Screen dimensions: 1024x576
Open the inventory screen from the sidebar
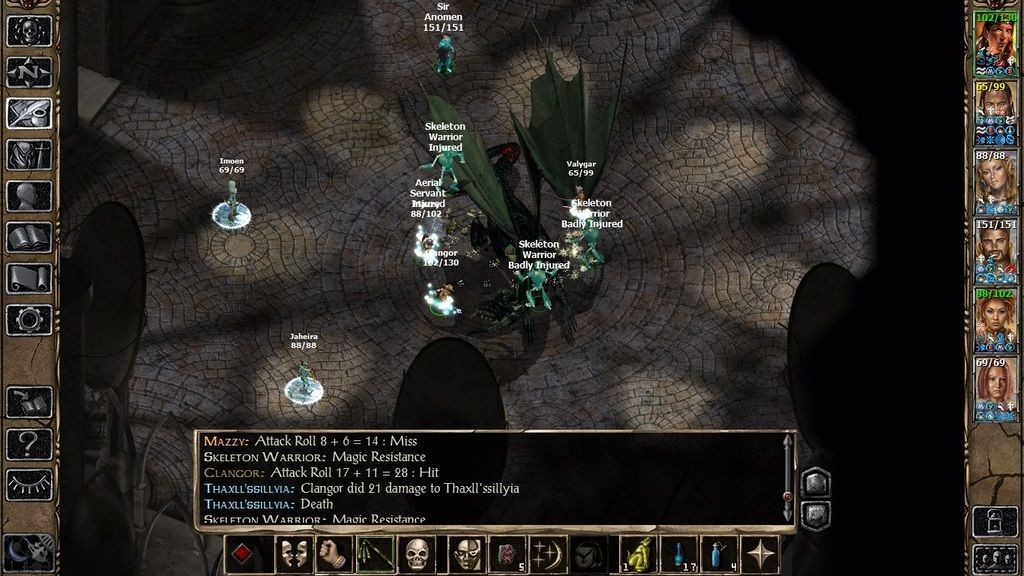pyautogui.click(x=29, y=155)
